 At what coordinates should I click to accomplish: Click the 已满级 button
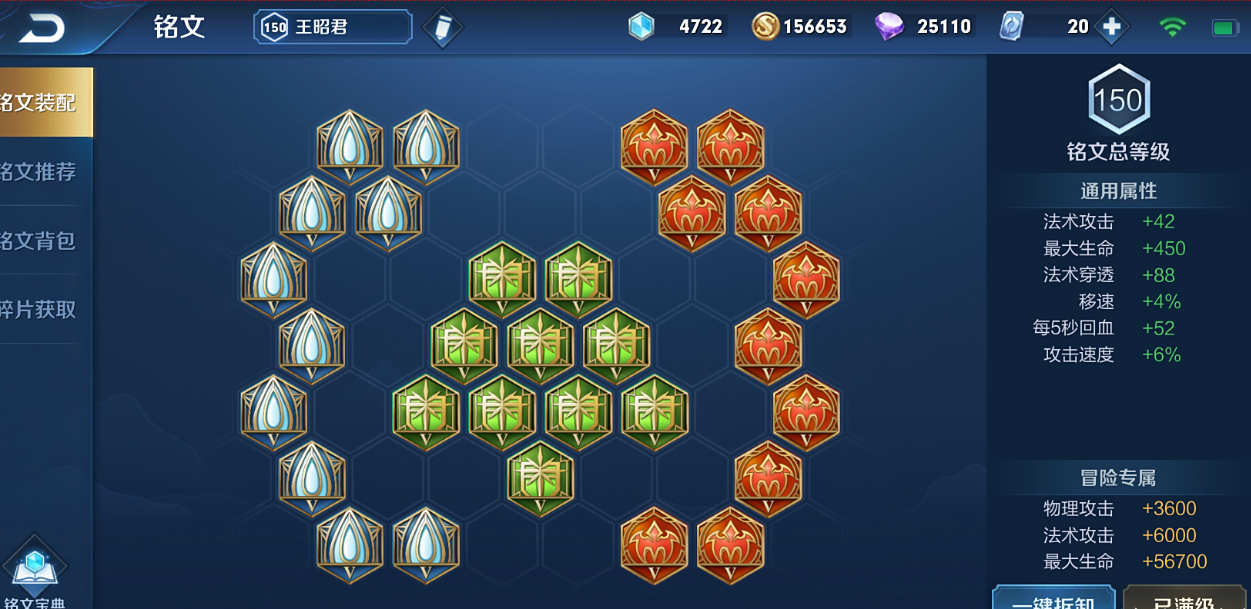(1187, 599)
